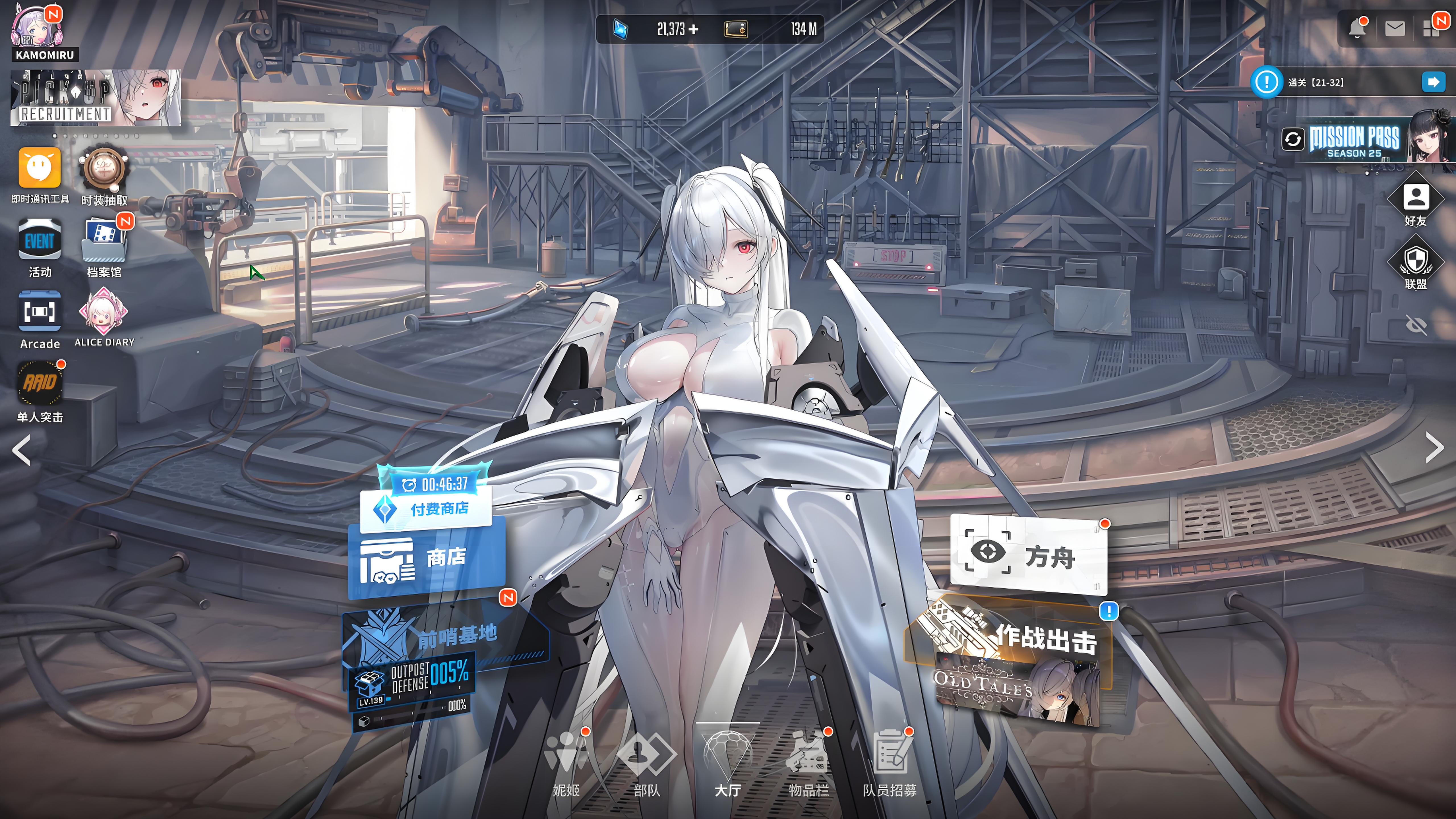Check notifications via the bell icon
1456x819 pixels.
pyautogui.click(x=1357, y=28)
